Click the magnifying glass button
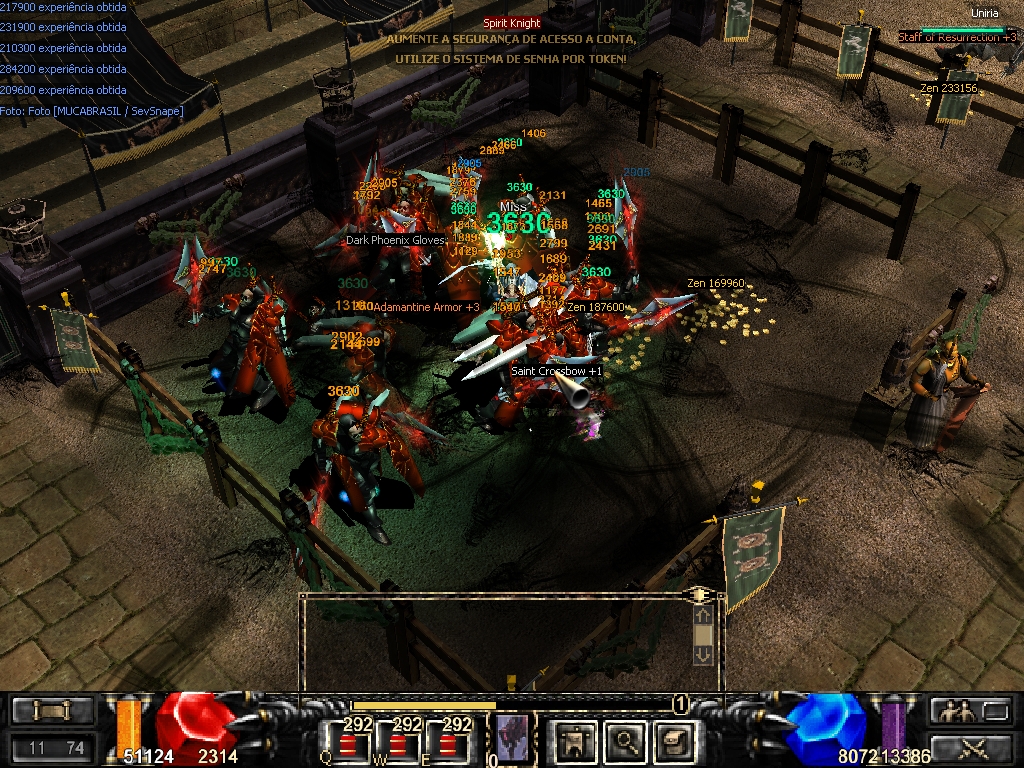Image resolution: width=1024 pixels, height=768 pixels. click(627, 741)
